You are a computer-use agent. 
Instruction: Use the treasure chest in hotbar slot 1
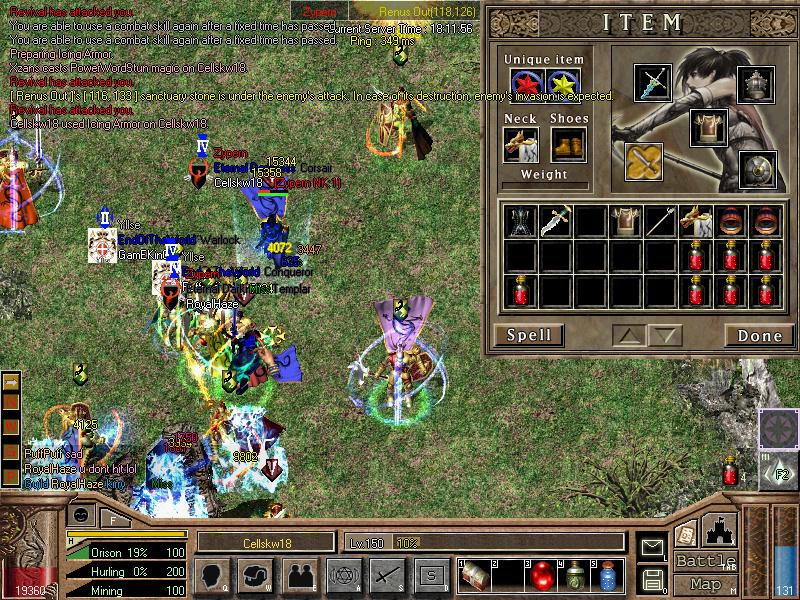point(476,575)
